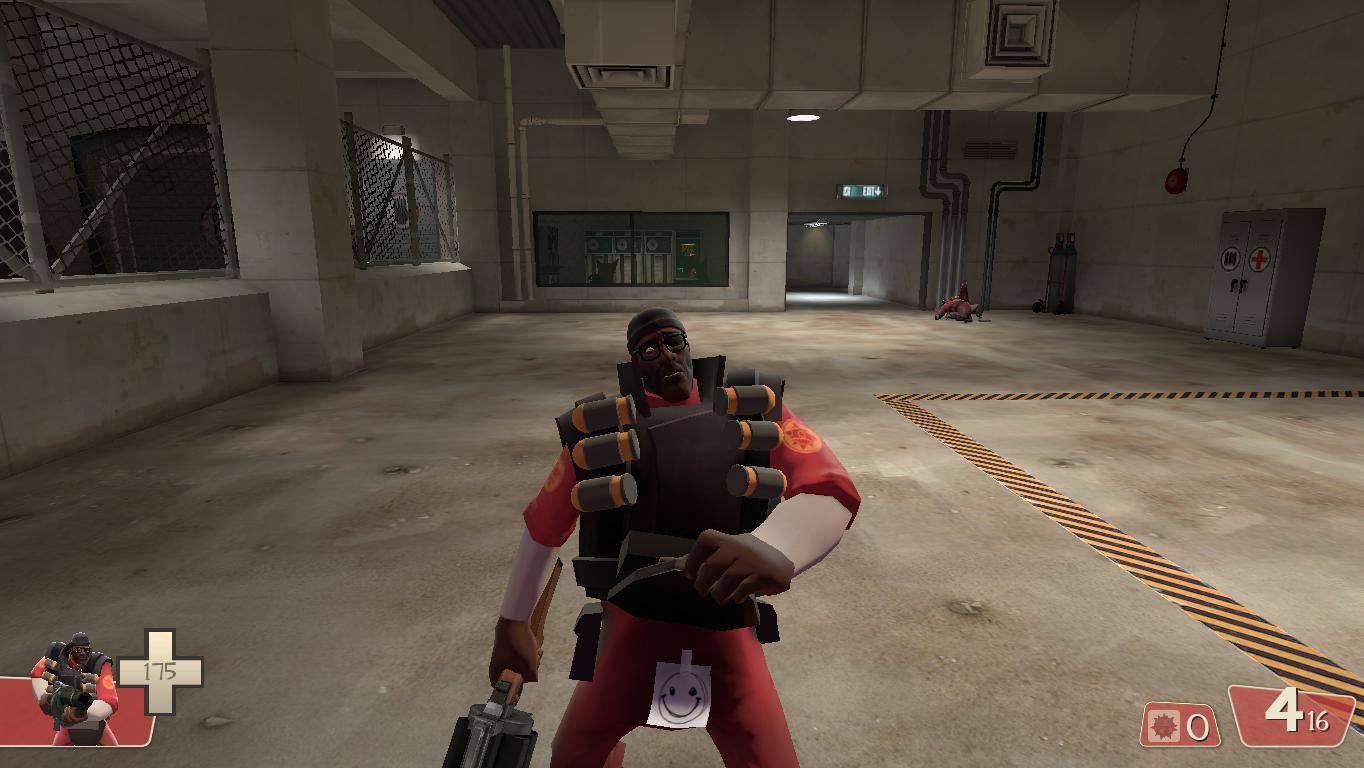Click the health value reading 175
This screenshot has height=768, width=1364.
pyautogui.click(x=159, y=670)
